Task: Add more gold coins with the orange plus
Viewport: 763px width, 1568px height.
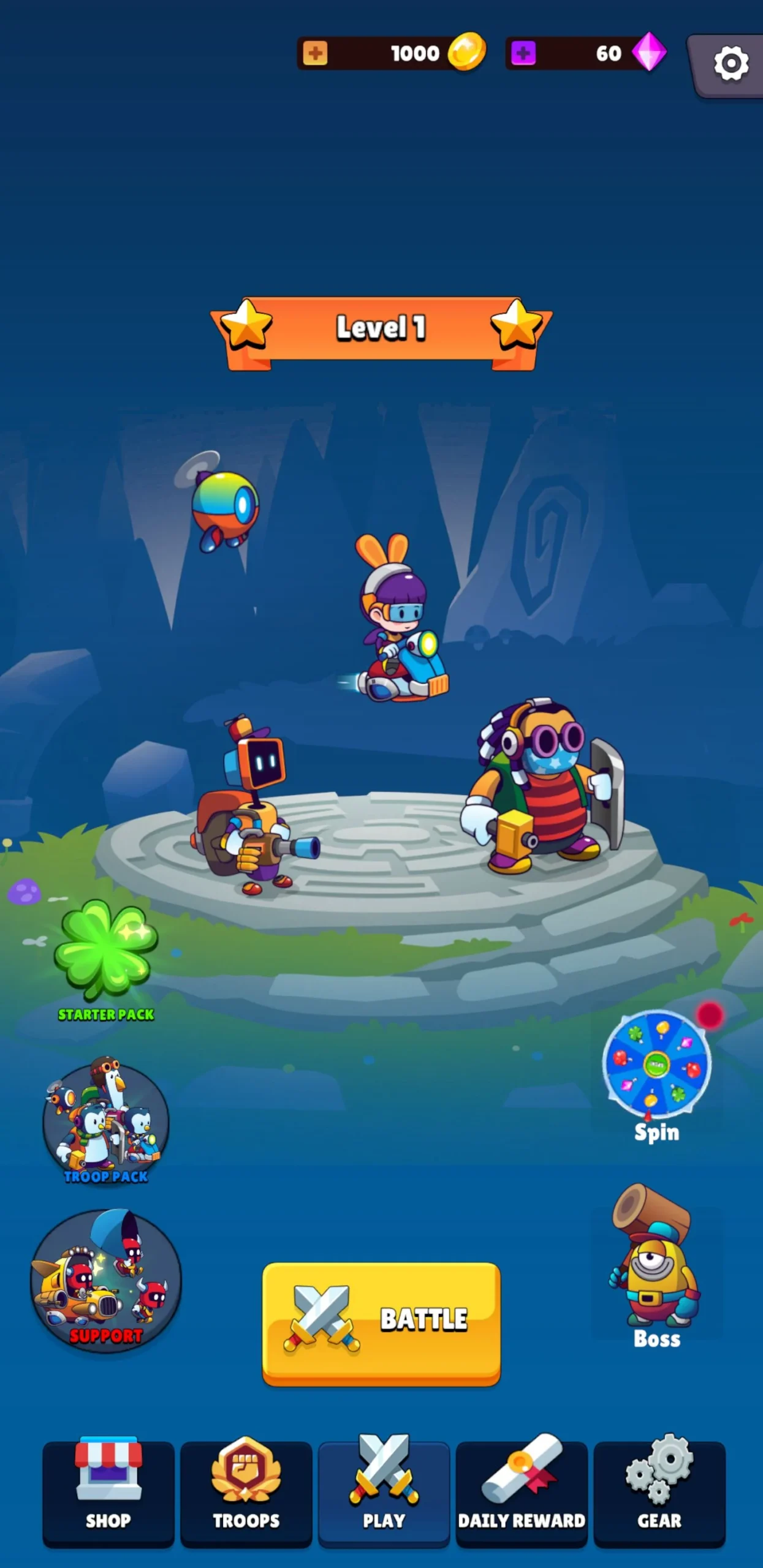Action: tap(315, 53)
